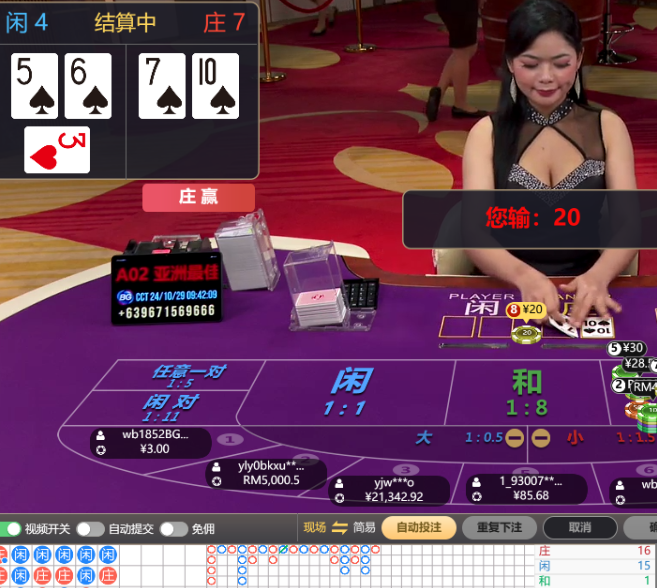Bet on the 闲 (Player) 1:1 area
Image resolution: width=657 pixels, height=588 pixels.
tap(352, 392)
